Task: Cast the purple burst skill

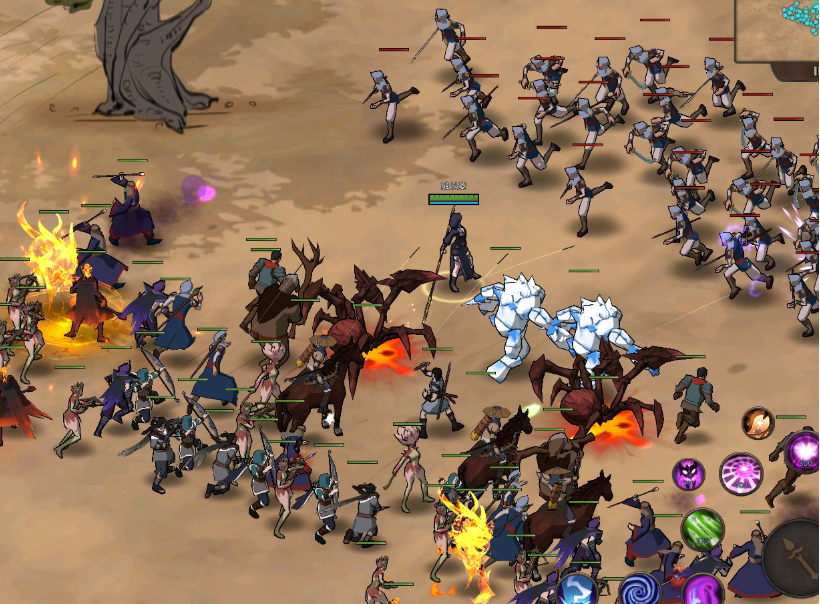Action: pyautogui.click(x=802, y=452)
